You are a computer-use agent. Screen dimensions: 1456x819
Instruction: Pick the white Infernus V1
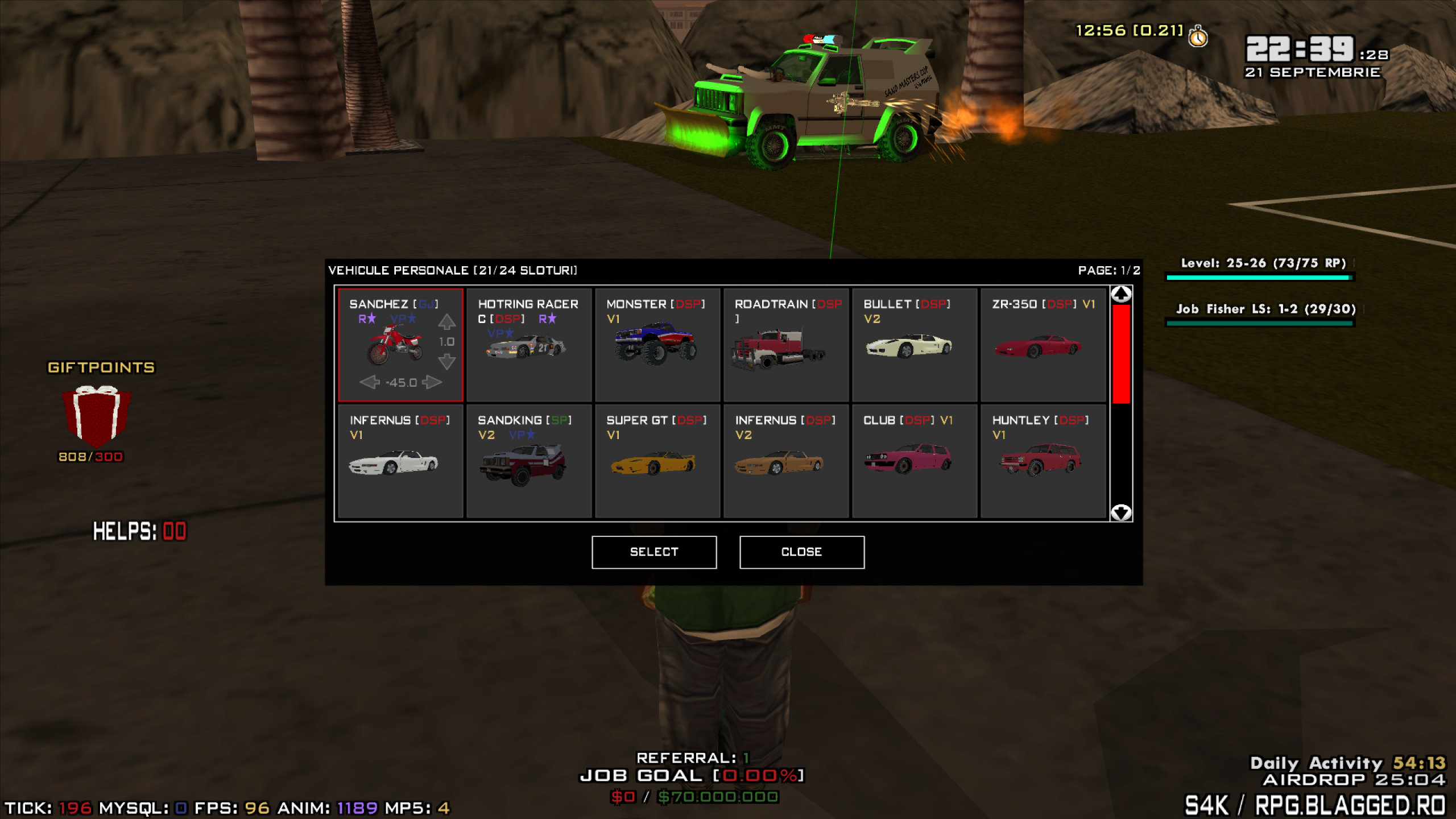(400, 461)
